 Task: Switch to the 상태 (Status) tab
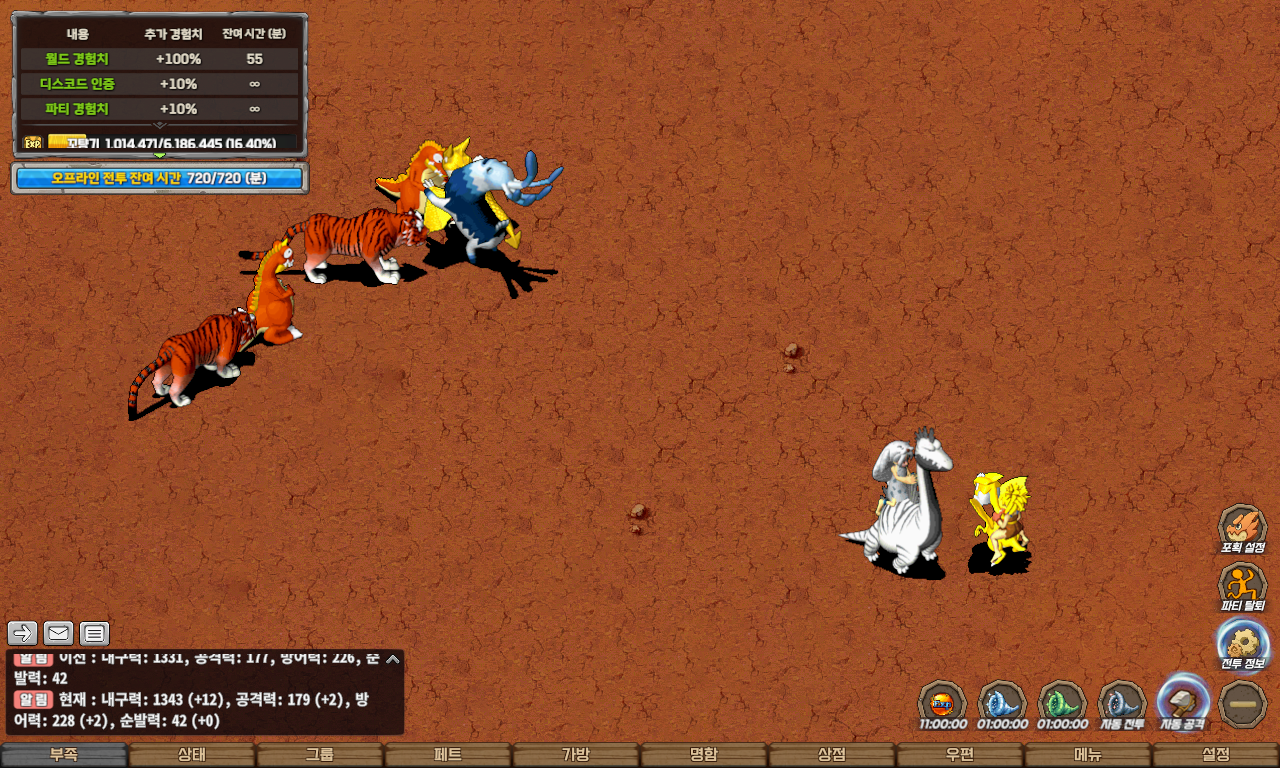192,755
